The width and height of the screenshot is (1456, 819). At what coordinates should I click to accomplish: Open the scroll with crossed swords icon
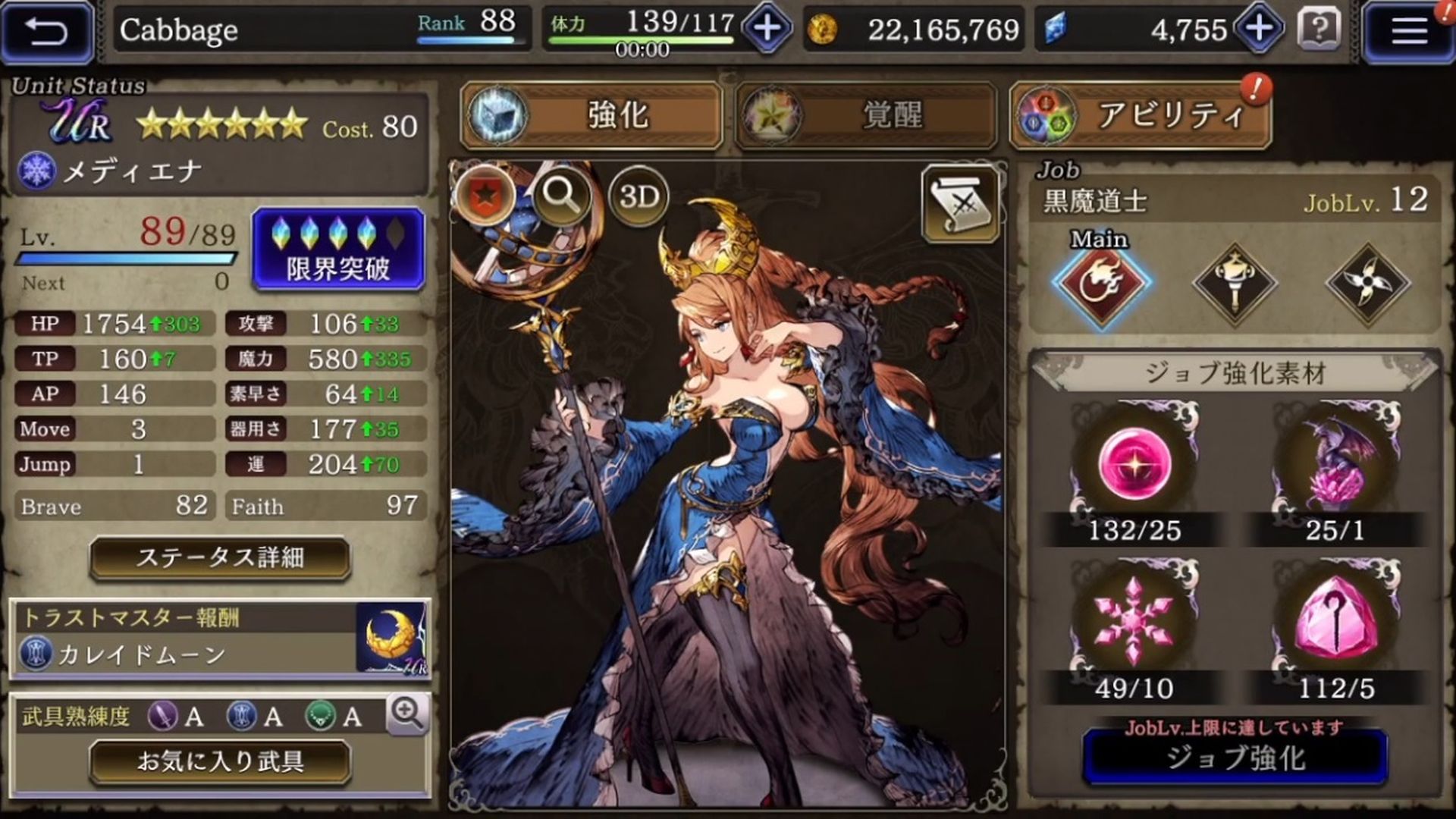pyautogui.click(x=961, y=203)
